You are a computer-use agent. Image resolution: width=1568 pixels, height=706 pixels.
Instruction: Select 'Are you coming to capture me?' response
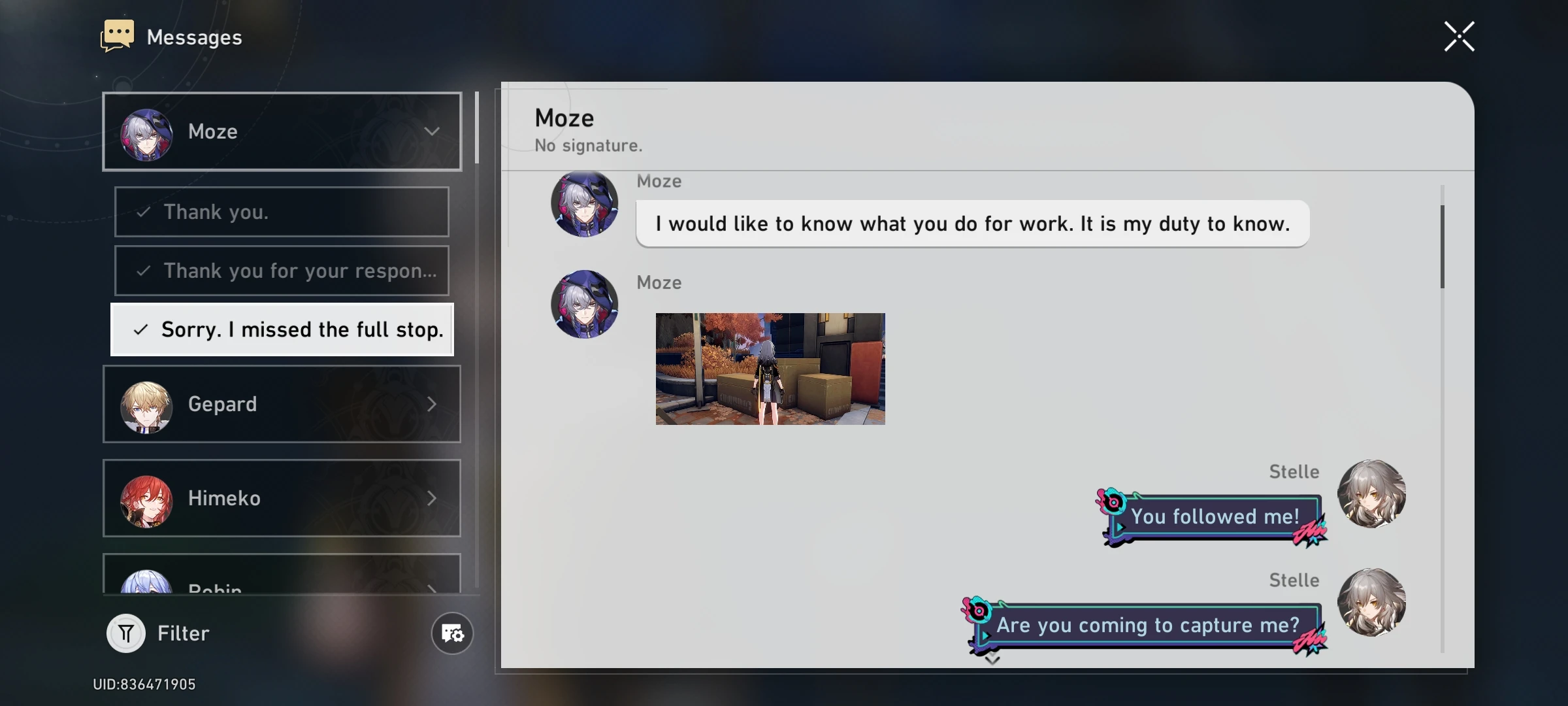(x=1147, y=625)
